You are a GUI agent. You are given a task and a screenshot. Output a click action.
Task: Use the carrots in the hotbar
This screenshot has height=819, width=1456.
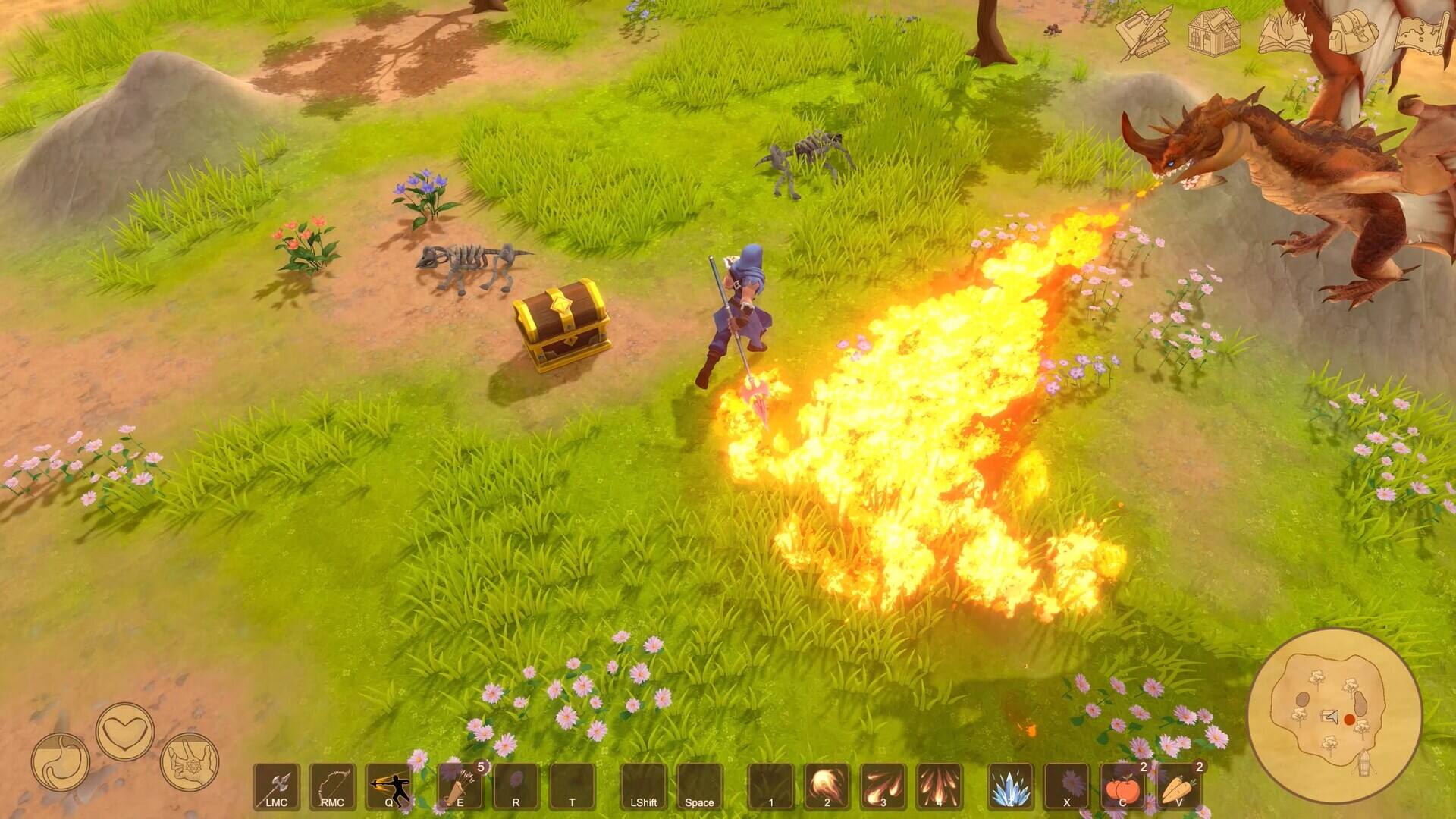(x=1178, y=786)
